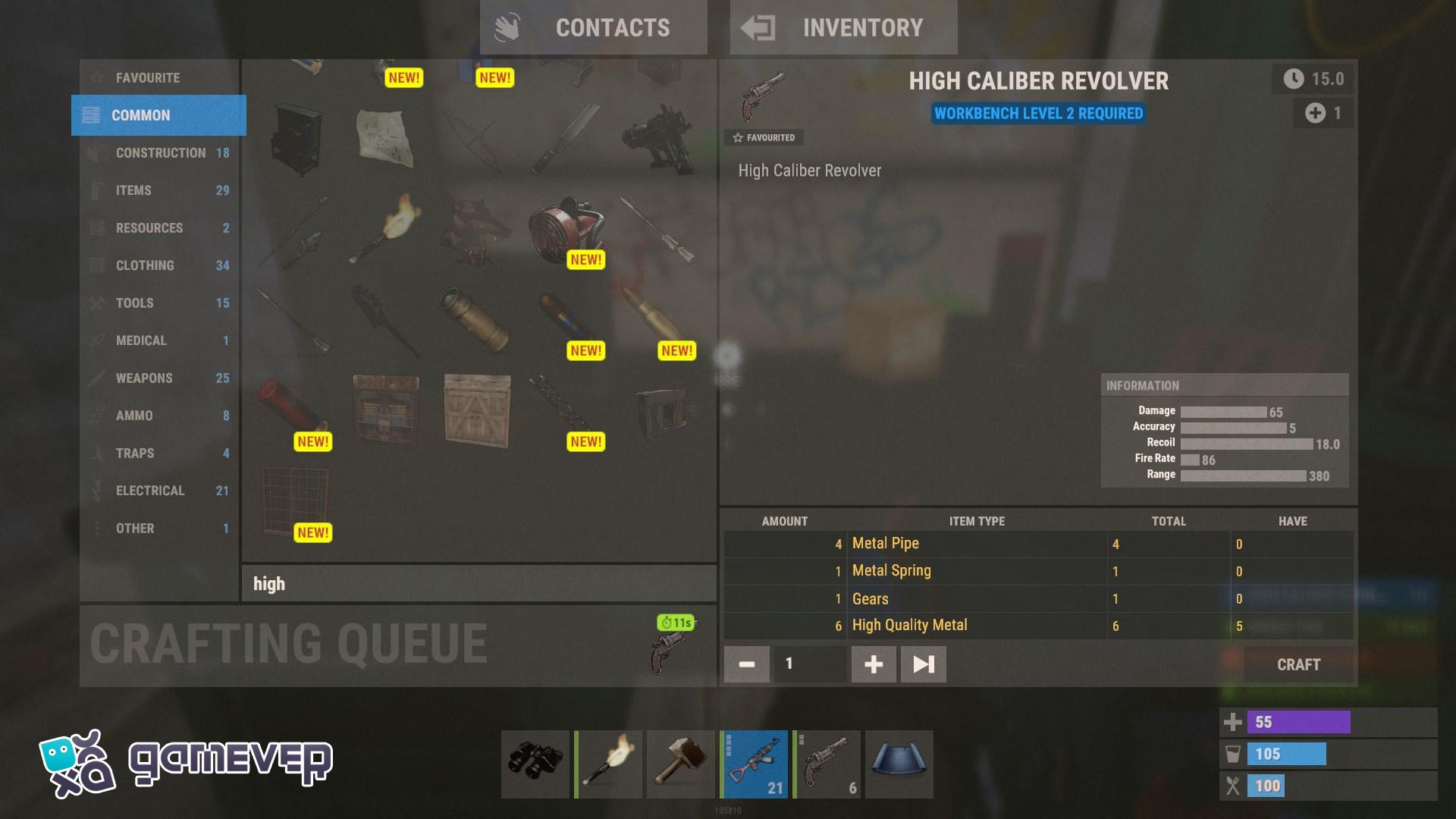Click the search field containing 'high'

[478, 584]
